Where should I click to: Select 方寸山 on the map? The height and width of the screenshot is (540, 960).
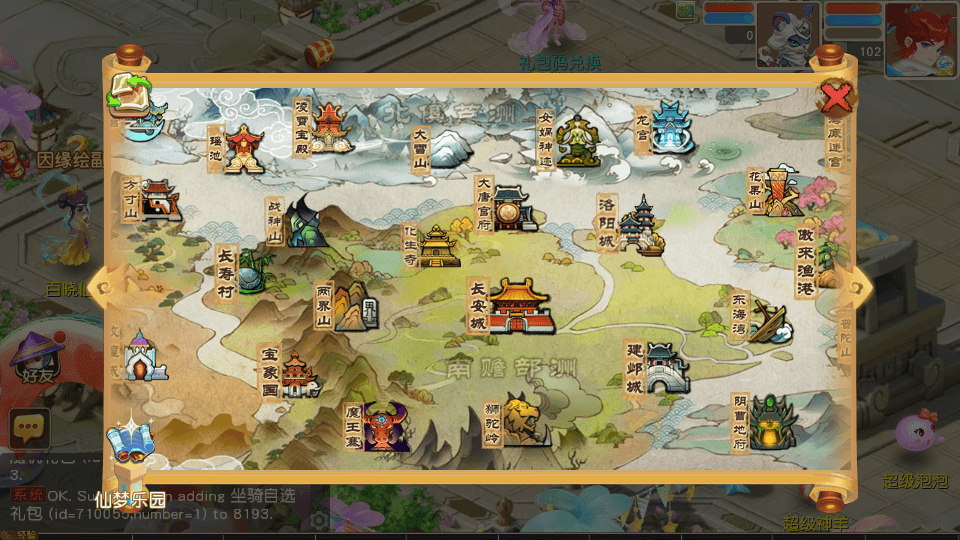click(x=158, y=200)
